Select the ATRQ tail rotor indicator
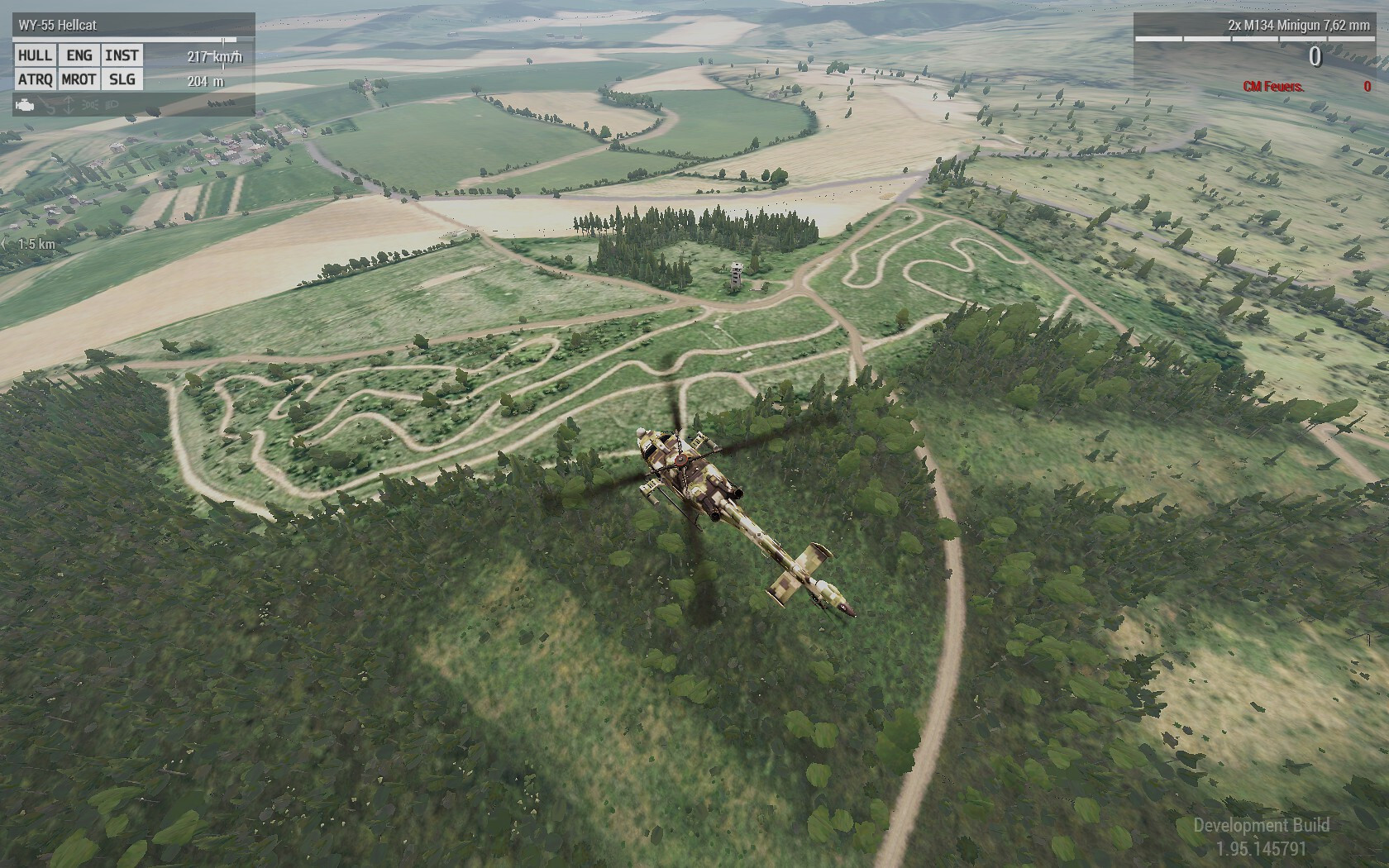The width and height of the screenshot is (1389, 868). pyautogui.click(x=35, y=79)
